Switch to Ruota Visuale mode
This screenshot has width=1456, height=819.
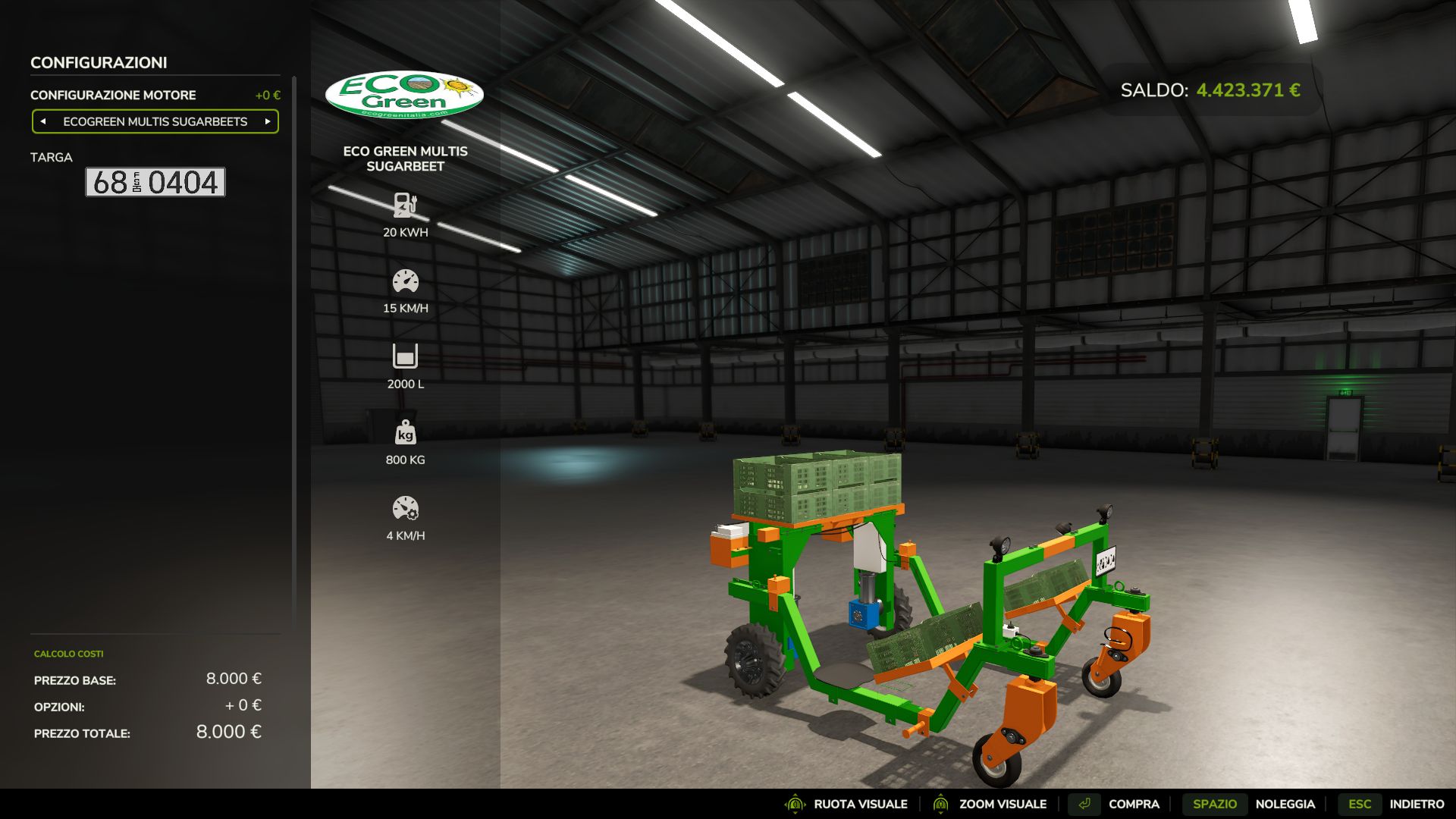[861, 804]
